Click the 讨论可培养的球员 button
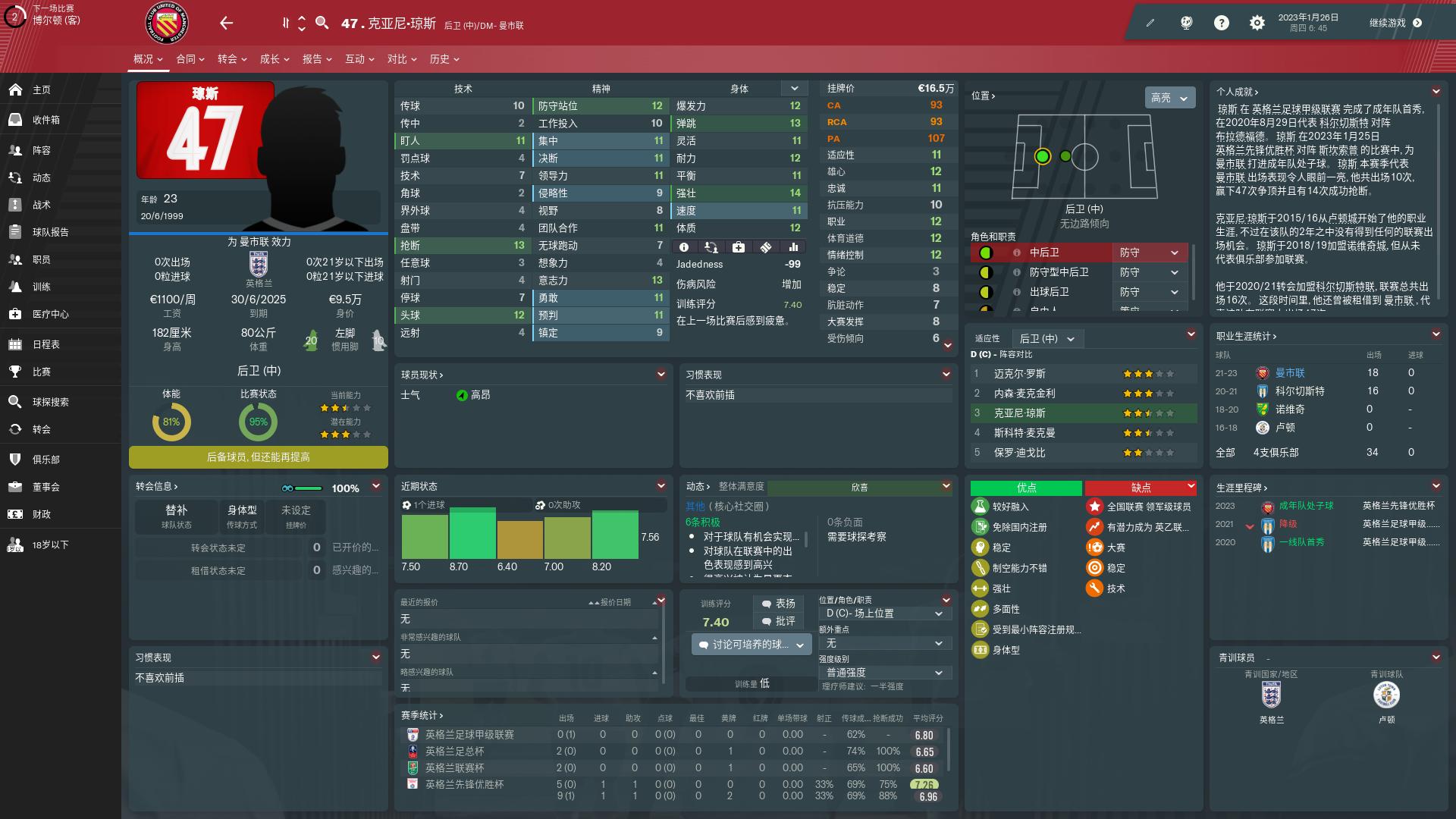 751,644
